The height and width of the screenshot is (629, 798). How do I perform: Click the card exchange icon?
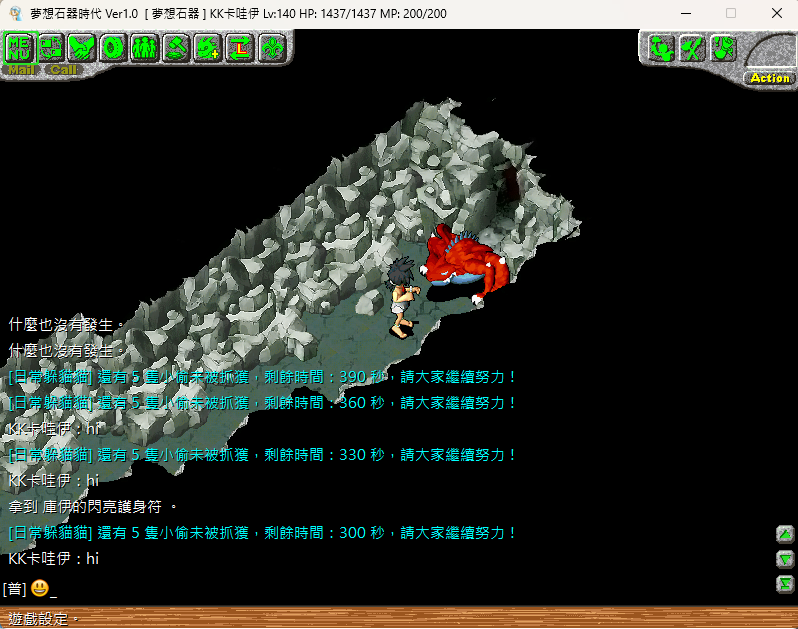click(51, 47)
